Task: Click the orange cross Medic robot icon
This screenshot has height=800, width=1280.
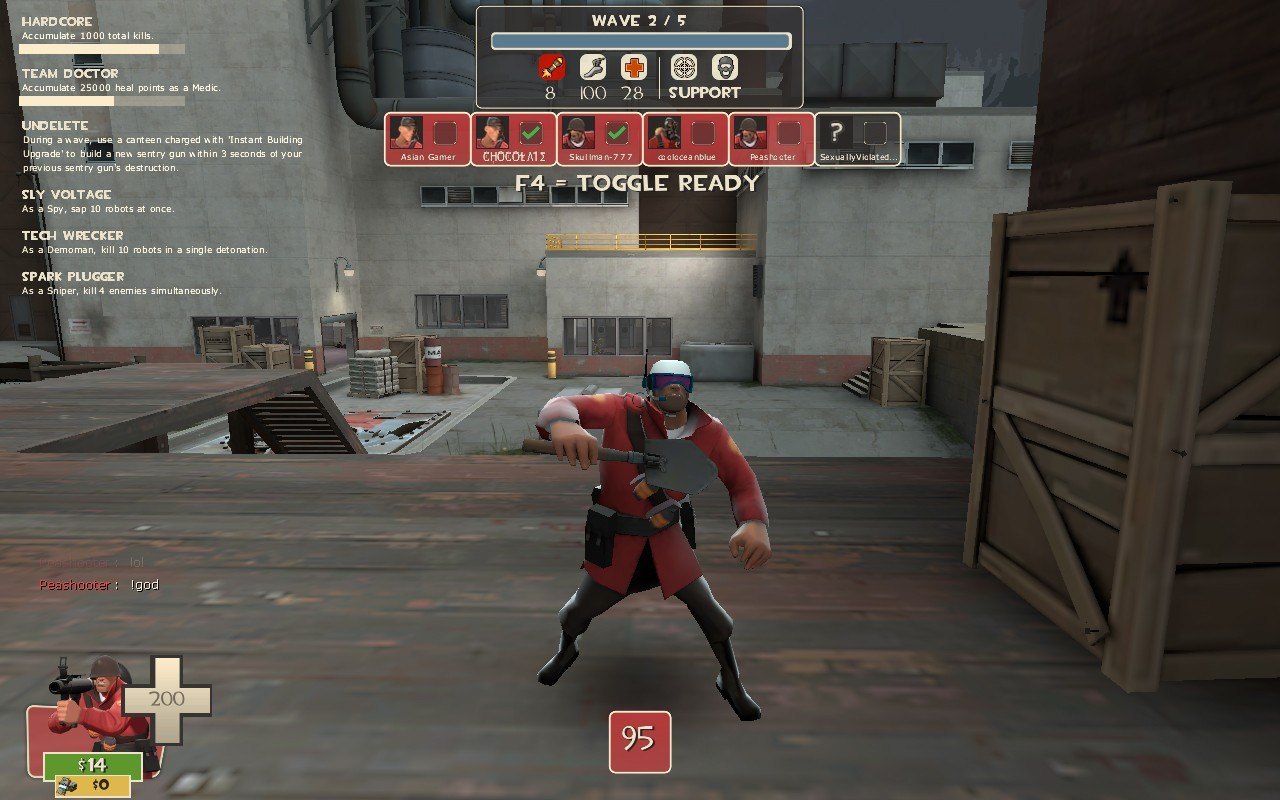Action: (632, 67)
